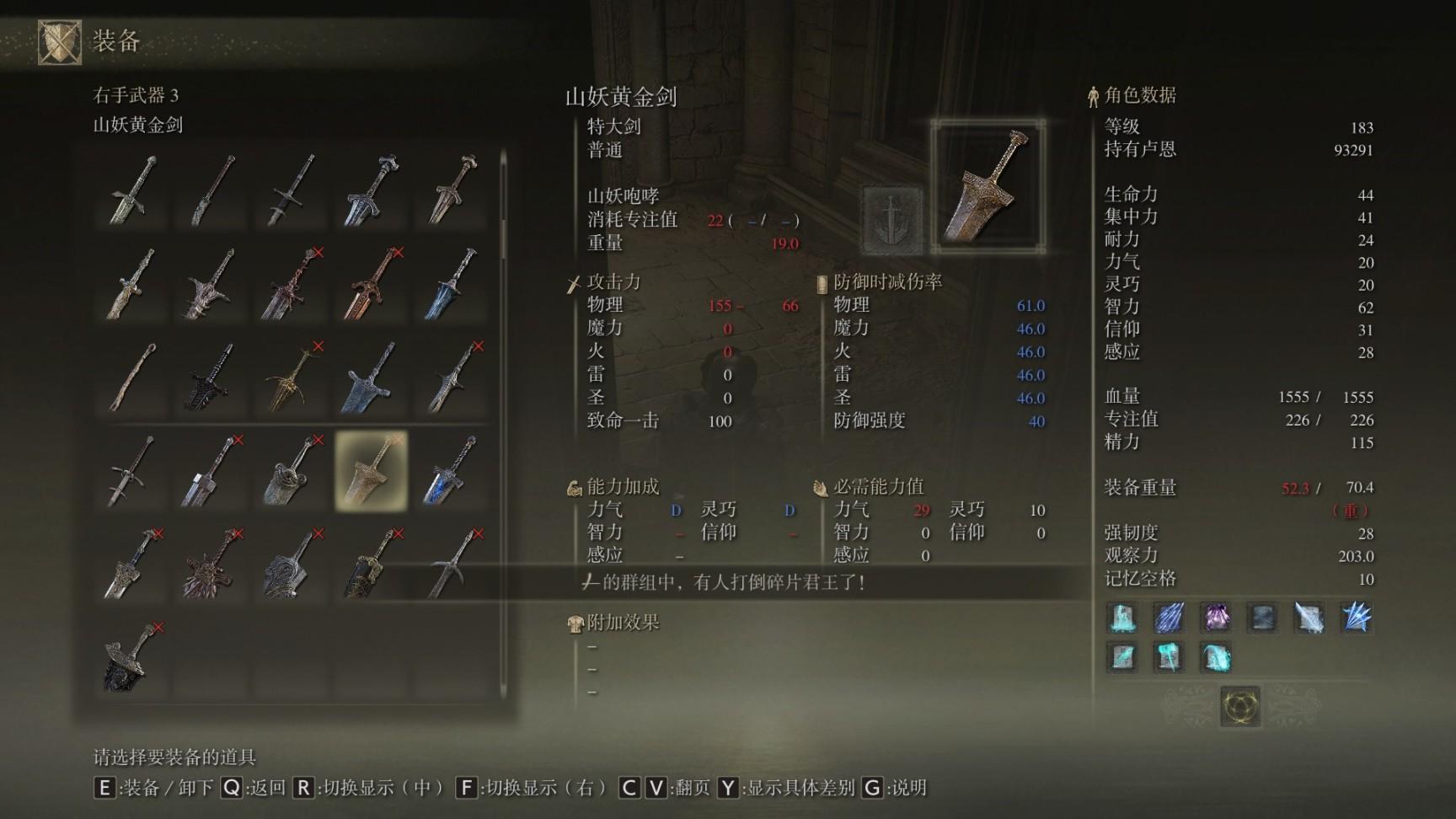Pick the plain wooden stick weapon

tap(132, 377)
